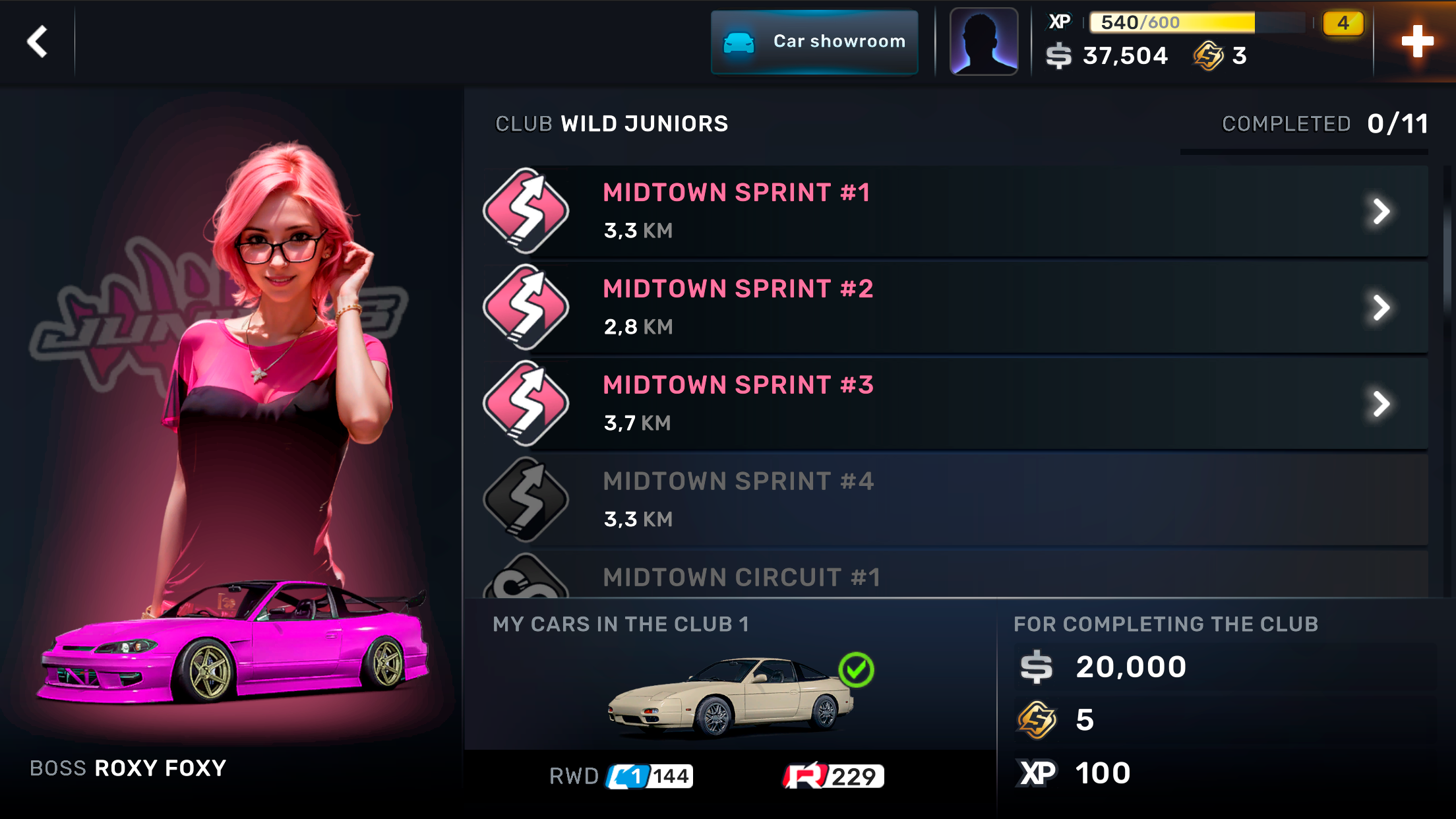Click the locked Midtown Sprint #4 icon
This screenshot has width=1456, height=819.
point(526,499)
